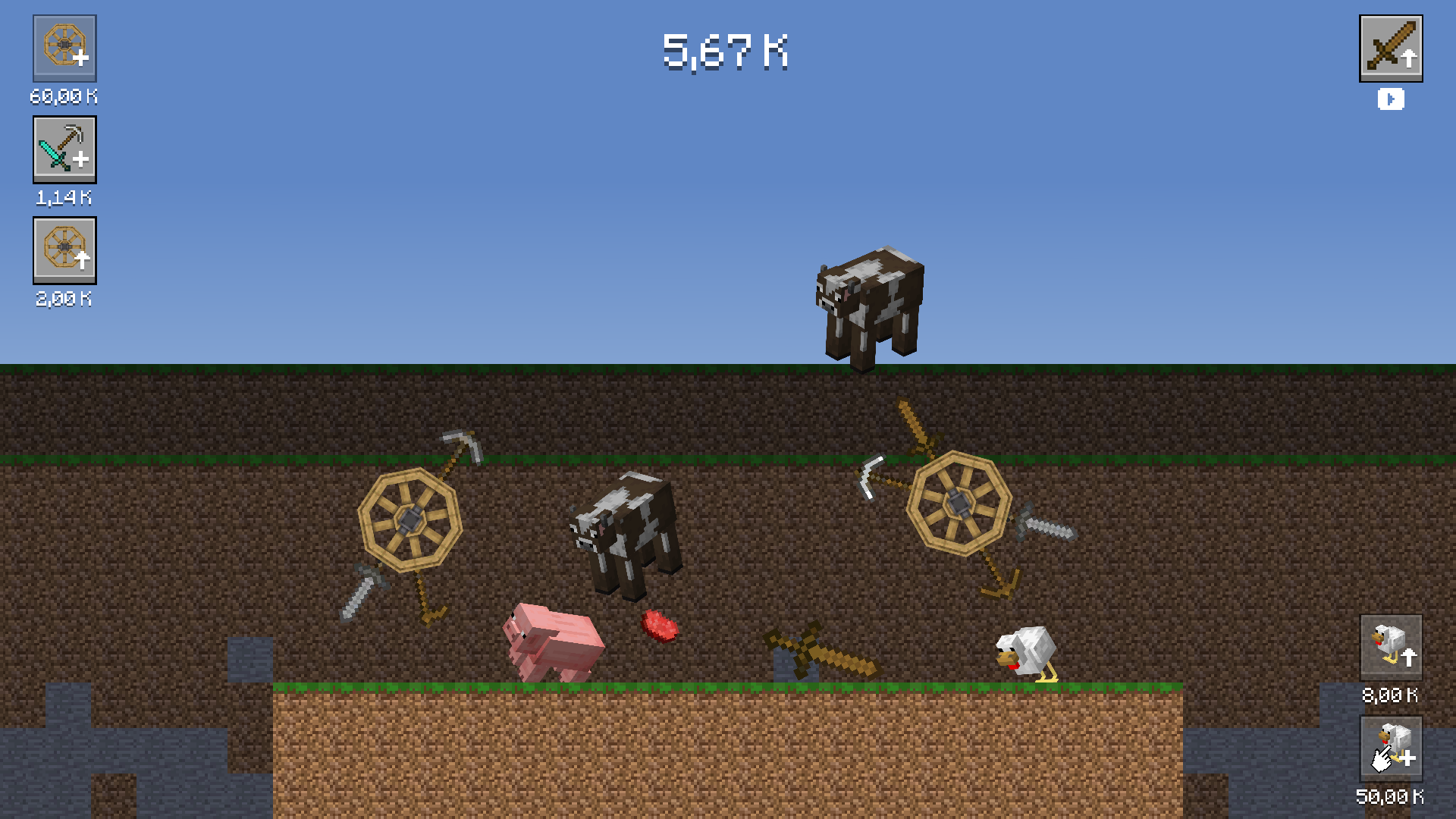Screen dimensions: 1456x819
Task: Click the wooden sword upgrade button
Action: click(x=1392, y=49)
